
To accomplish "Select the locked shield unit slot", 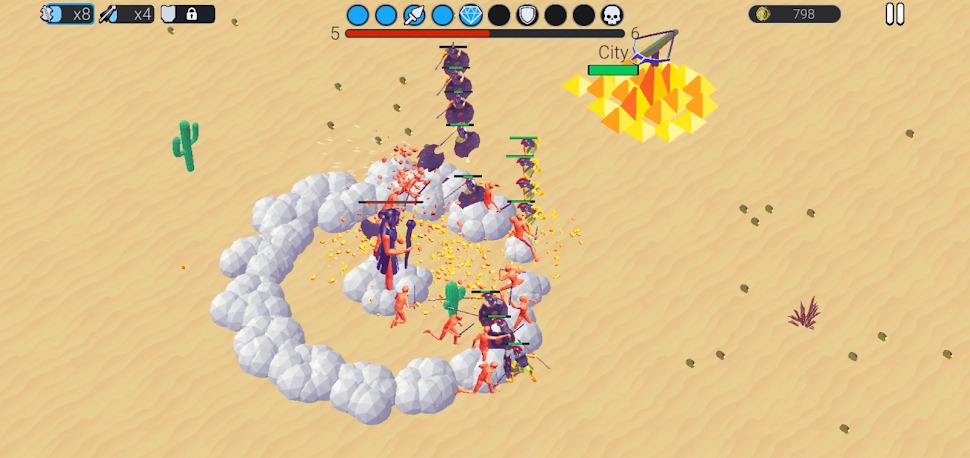I will (x=186, y=14).
